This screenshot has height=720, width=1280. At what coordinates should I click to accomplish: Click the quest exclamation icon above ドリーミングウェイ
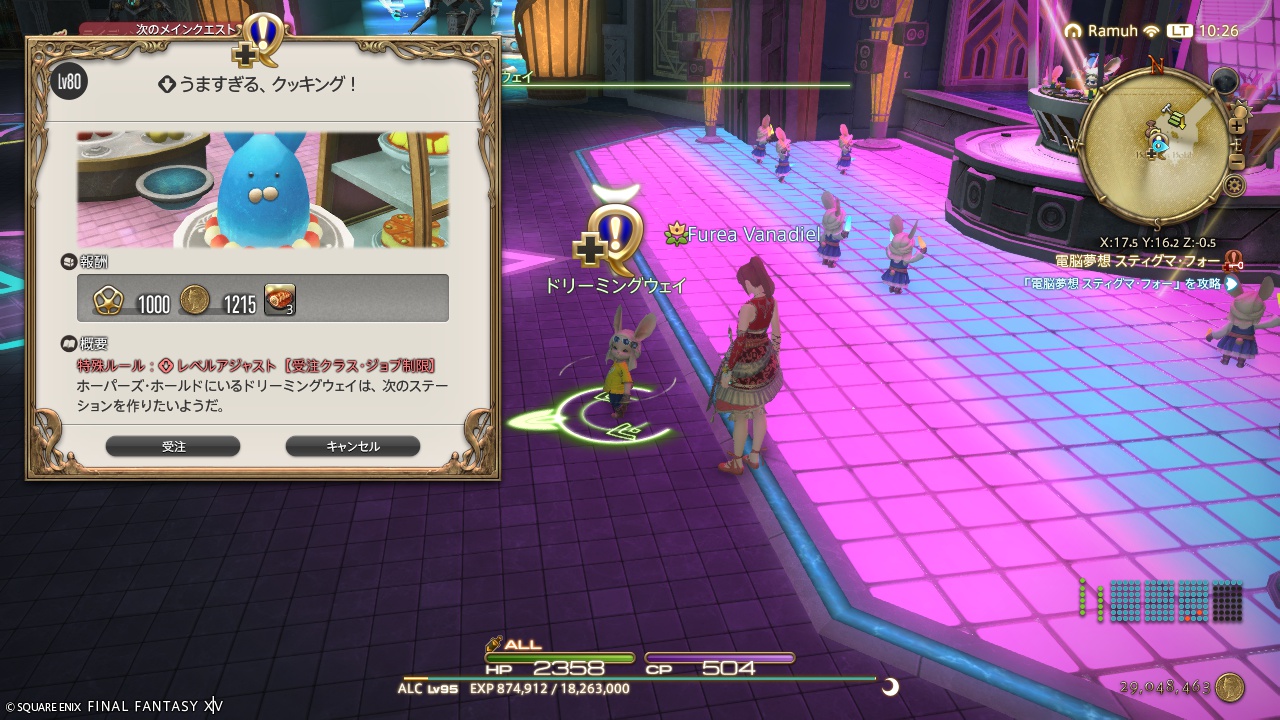point(614,229)
